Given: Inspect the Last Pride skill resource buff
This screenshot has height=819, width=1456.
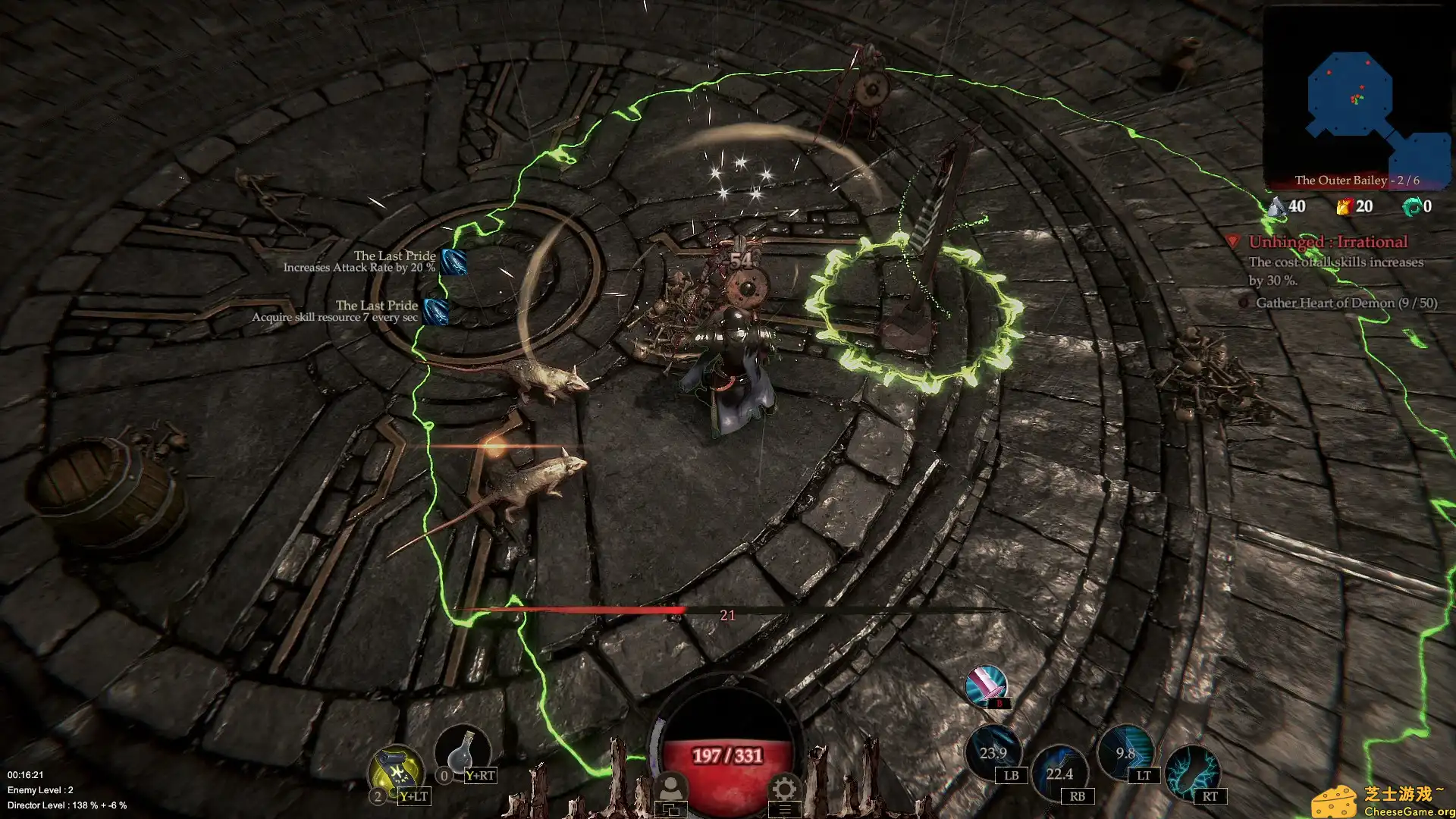Looking at the screenshot, I should [x=435, y=311].
